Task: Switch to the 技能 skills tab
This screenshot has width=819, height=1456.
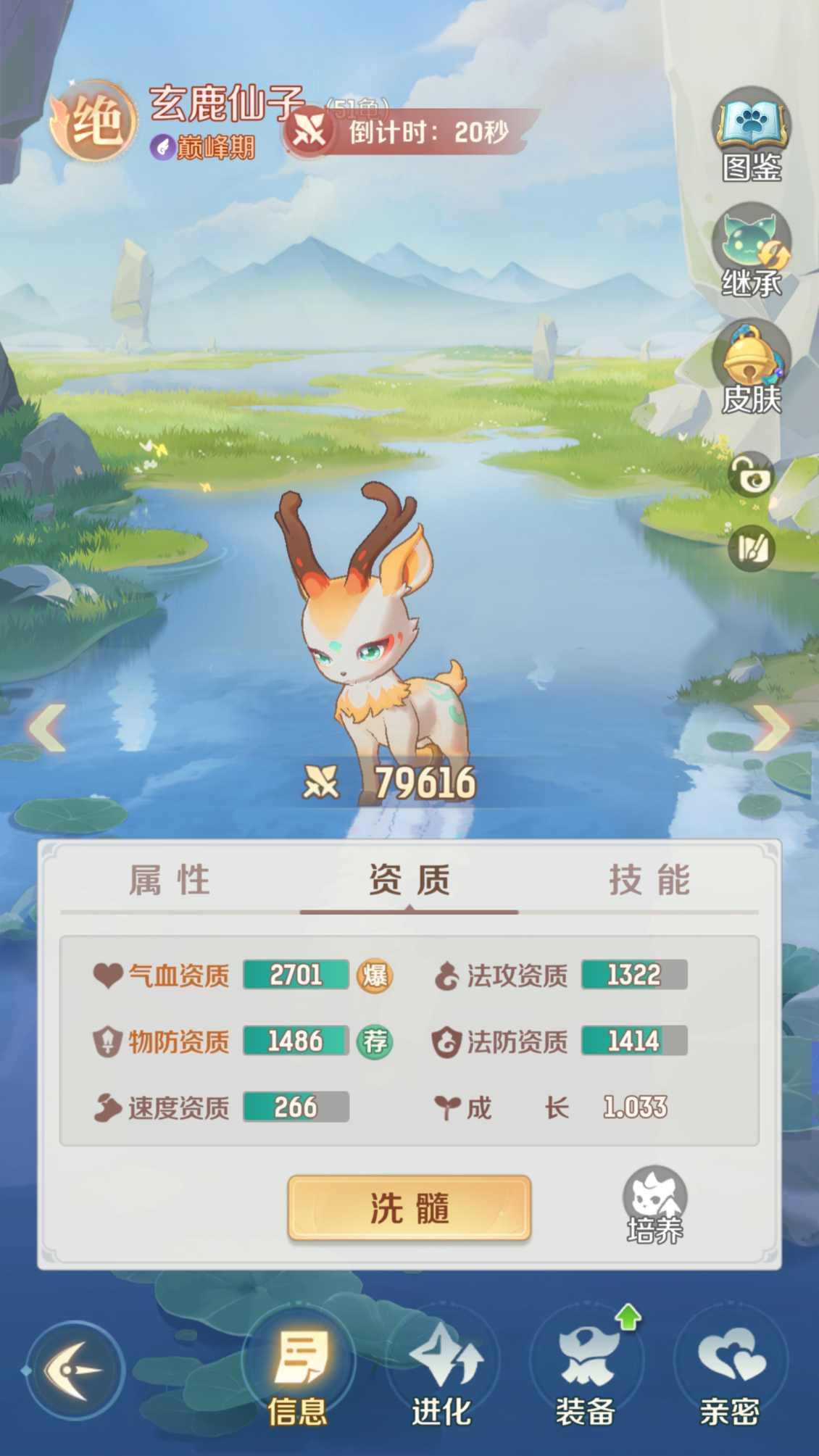Action: tap(649, 881)
